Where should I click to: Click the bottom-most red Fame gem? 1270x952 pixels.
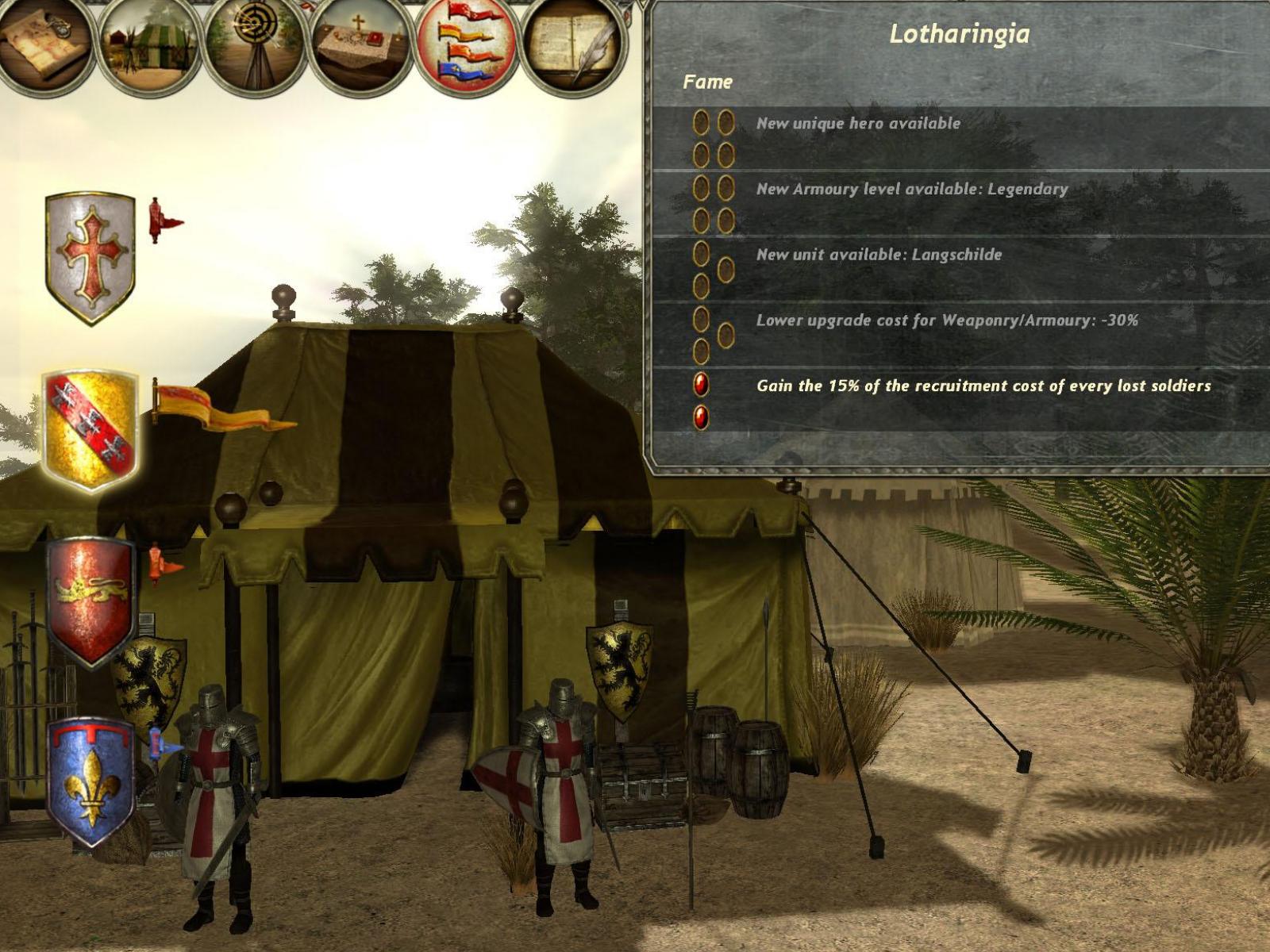702,416
